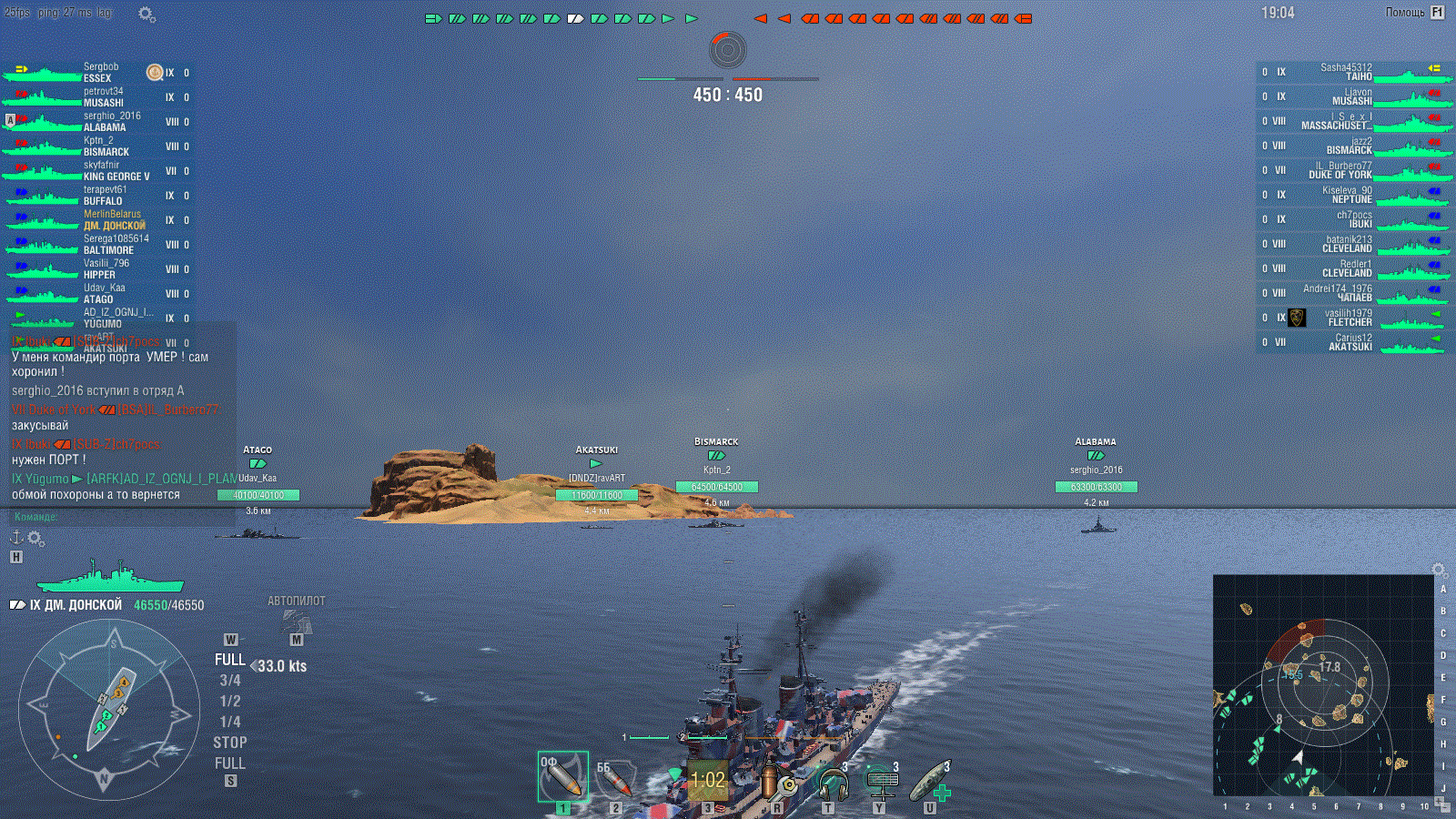This screenshot has width=1456, height=819.
Task: Select the ОФ high-explosive shell type
Action: coord(562,776)
